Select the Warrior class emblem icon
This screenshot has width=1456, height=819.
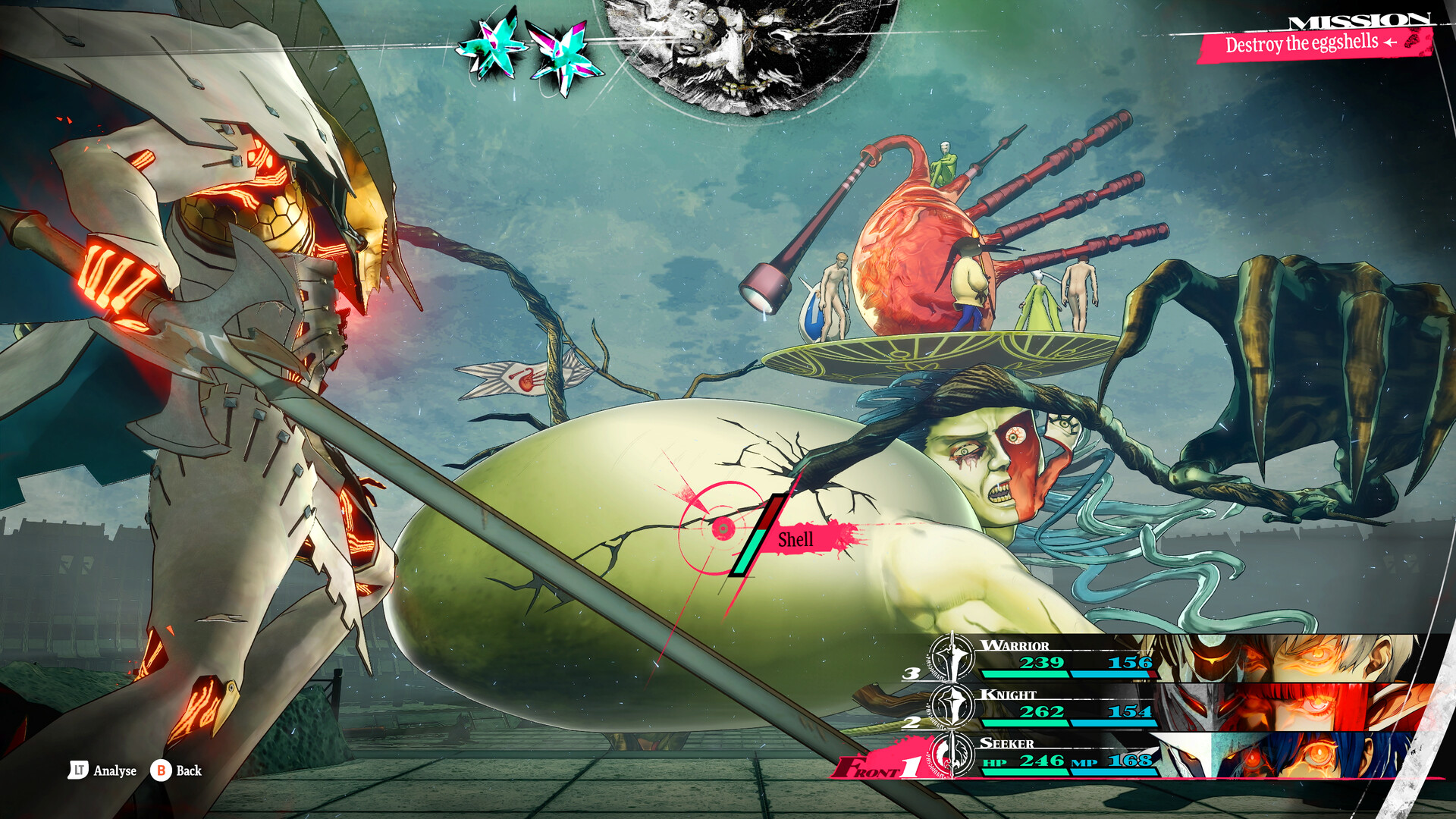point(951,658)
